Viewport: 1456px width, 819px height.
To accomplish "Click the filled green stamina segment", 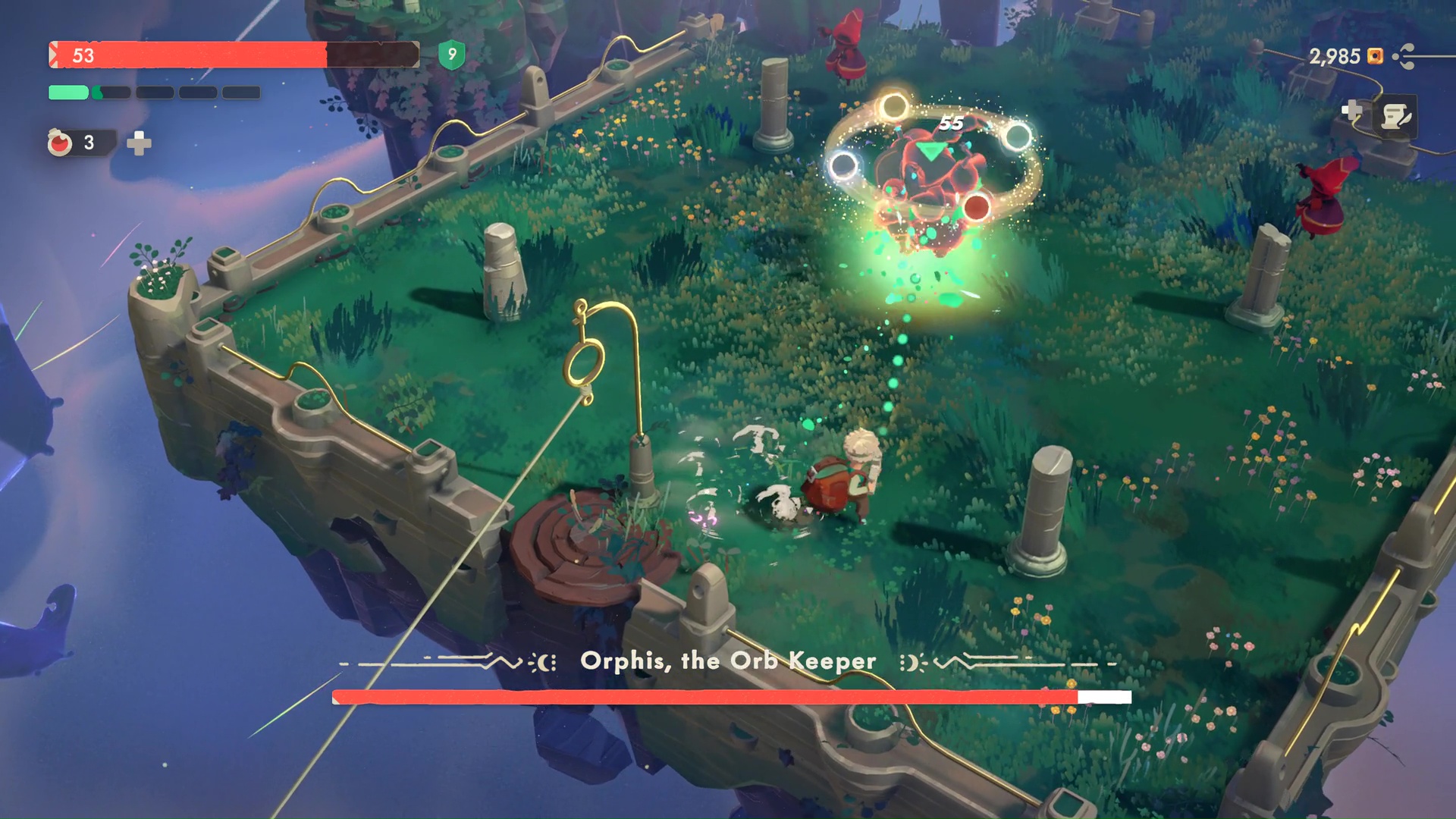I will tap(67, 93).
